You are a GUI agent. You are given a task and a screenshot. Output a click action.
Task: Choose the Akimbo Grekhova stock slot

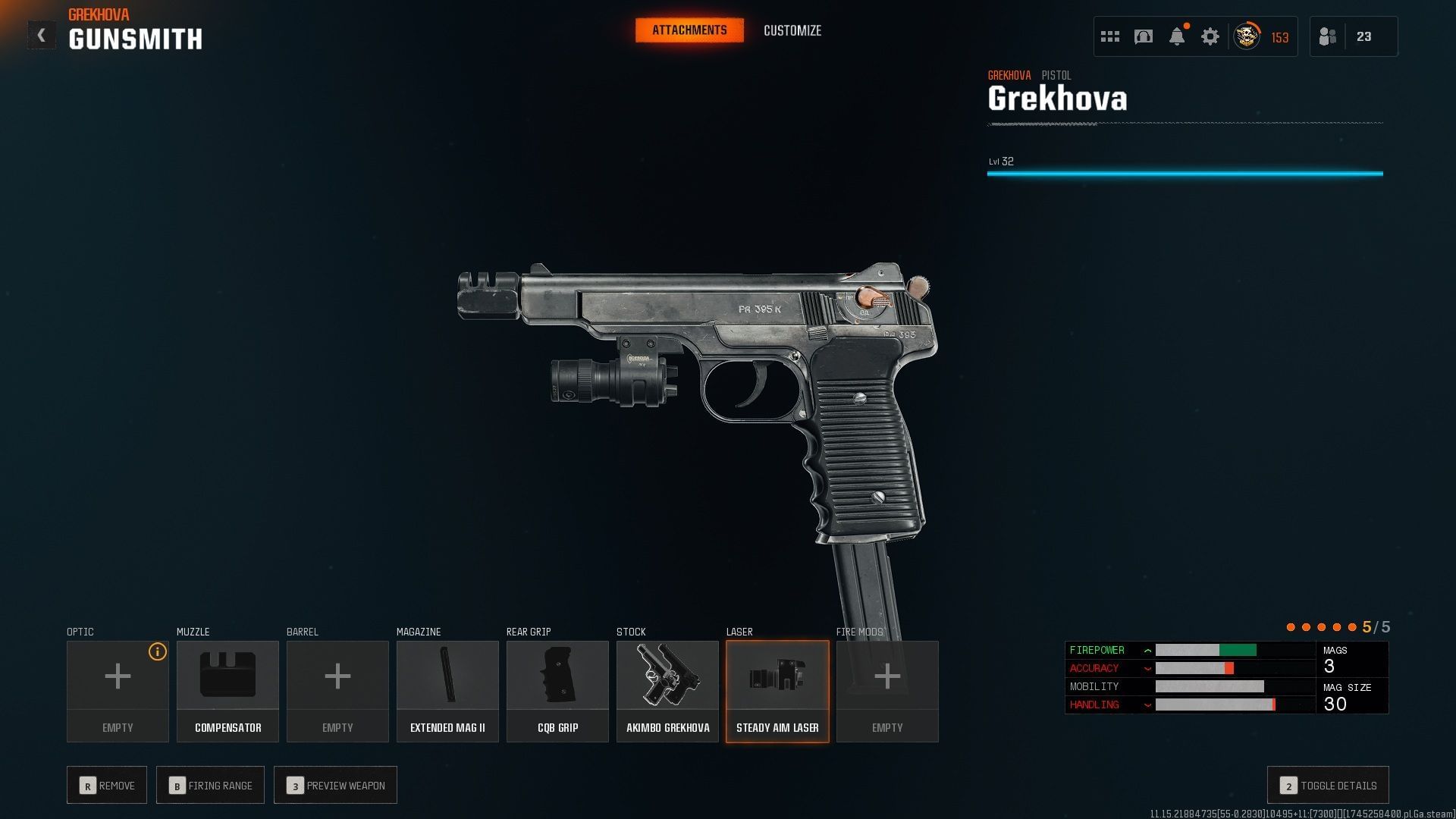tap(667, 691)
